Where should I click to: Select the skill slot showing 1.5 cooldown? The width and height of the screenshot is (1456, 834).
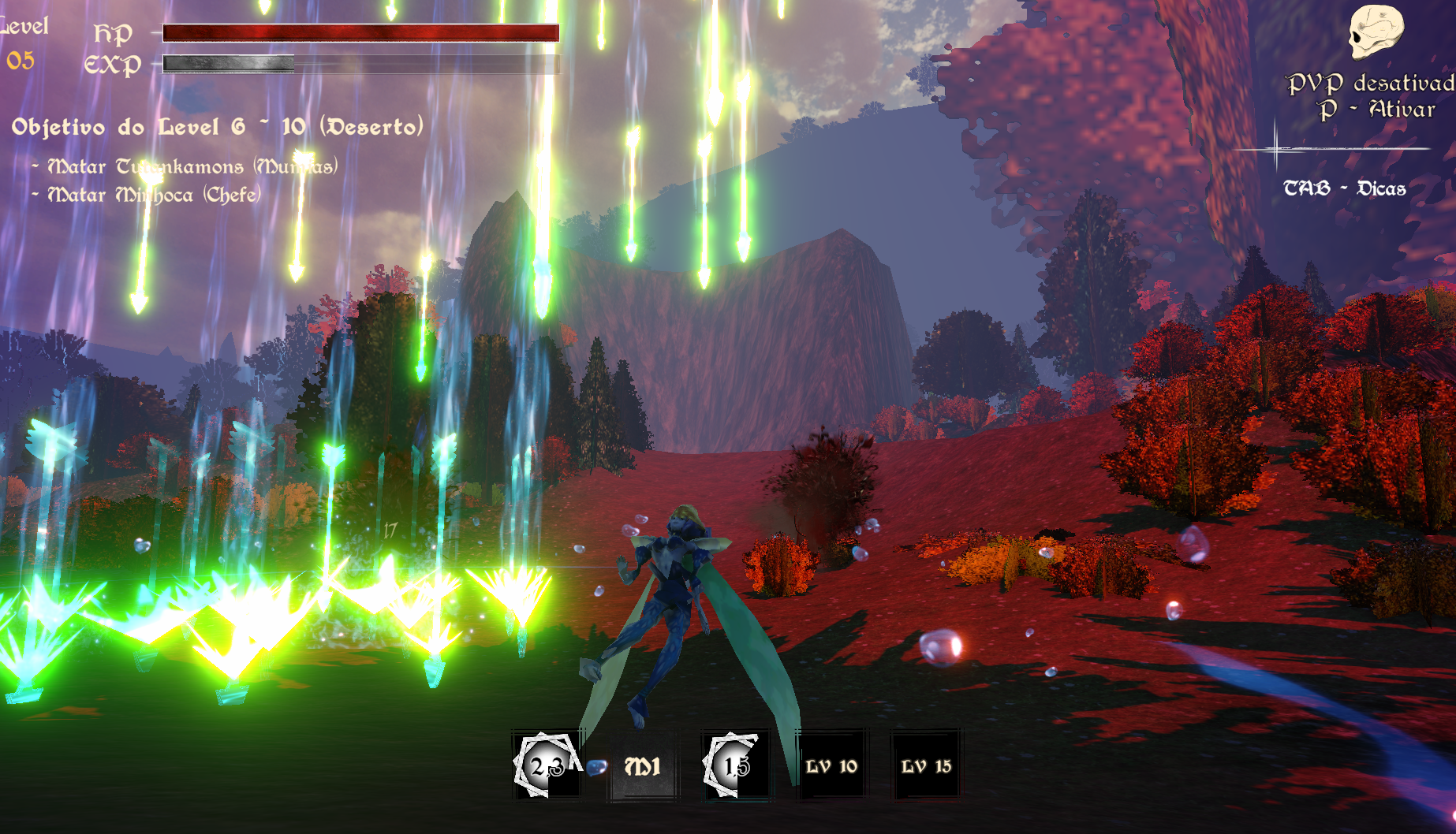[737, 765]
